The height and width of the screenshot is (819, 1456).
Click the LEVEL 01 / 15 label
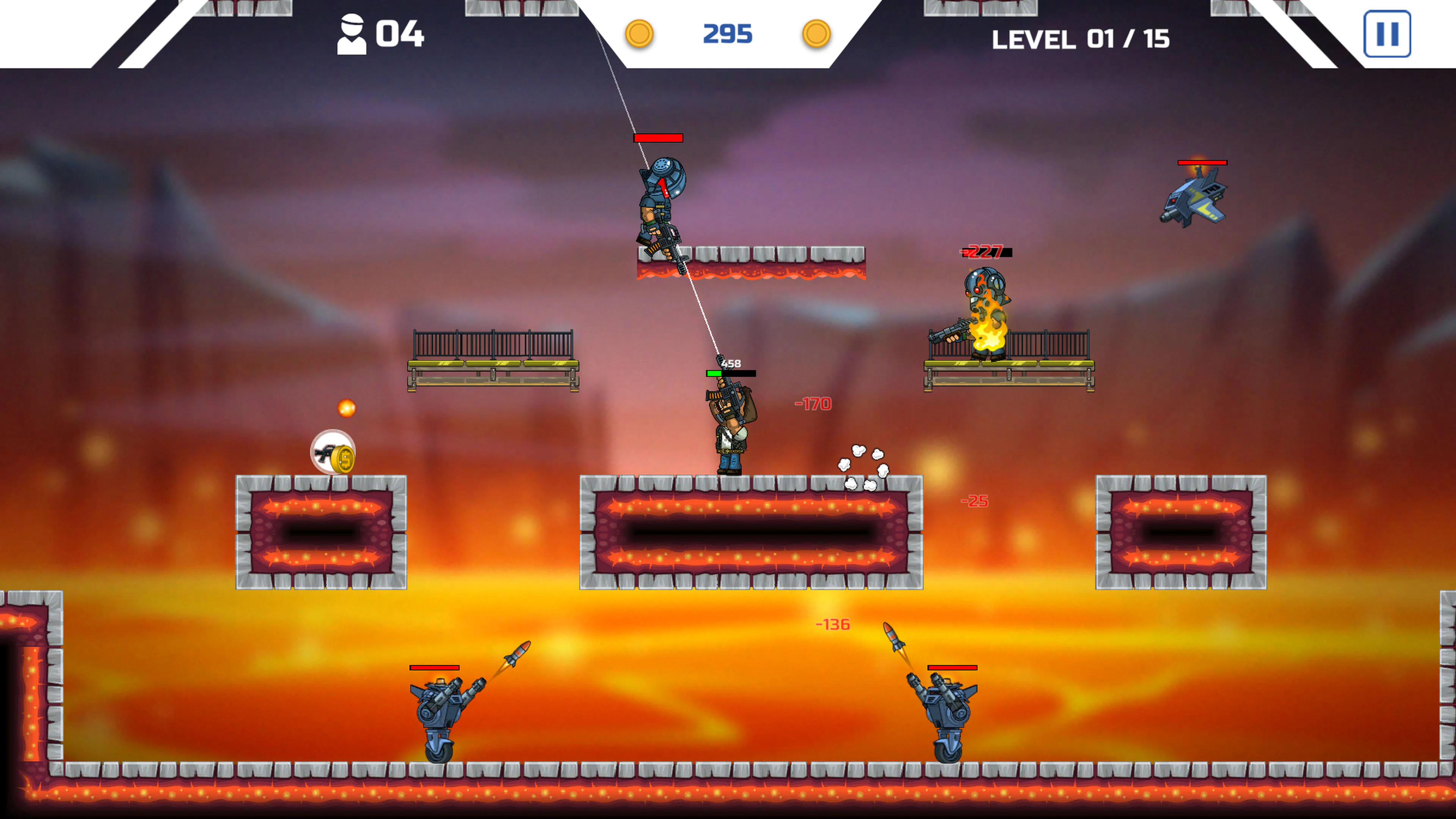1082,39
